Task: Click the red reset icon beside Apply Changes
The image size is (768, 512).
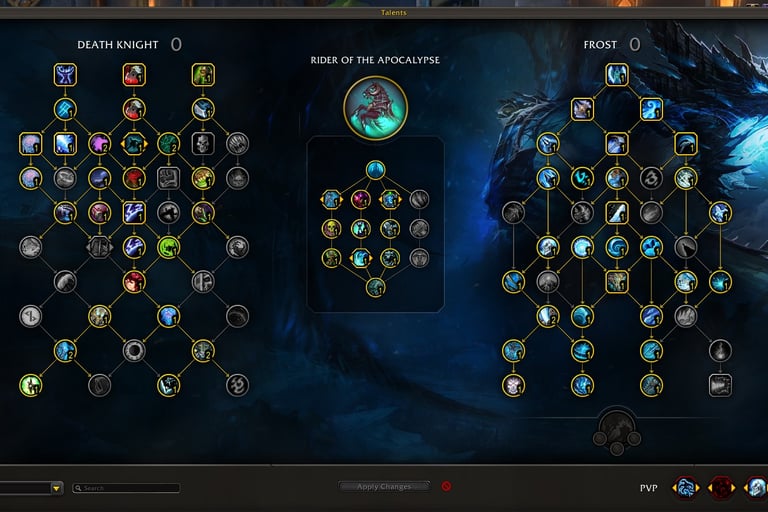Action: [446, 487]
